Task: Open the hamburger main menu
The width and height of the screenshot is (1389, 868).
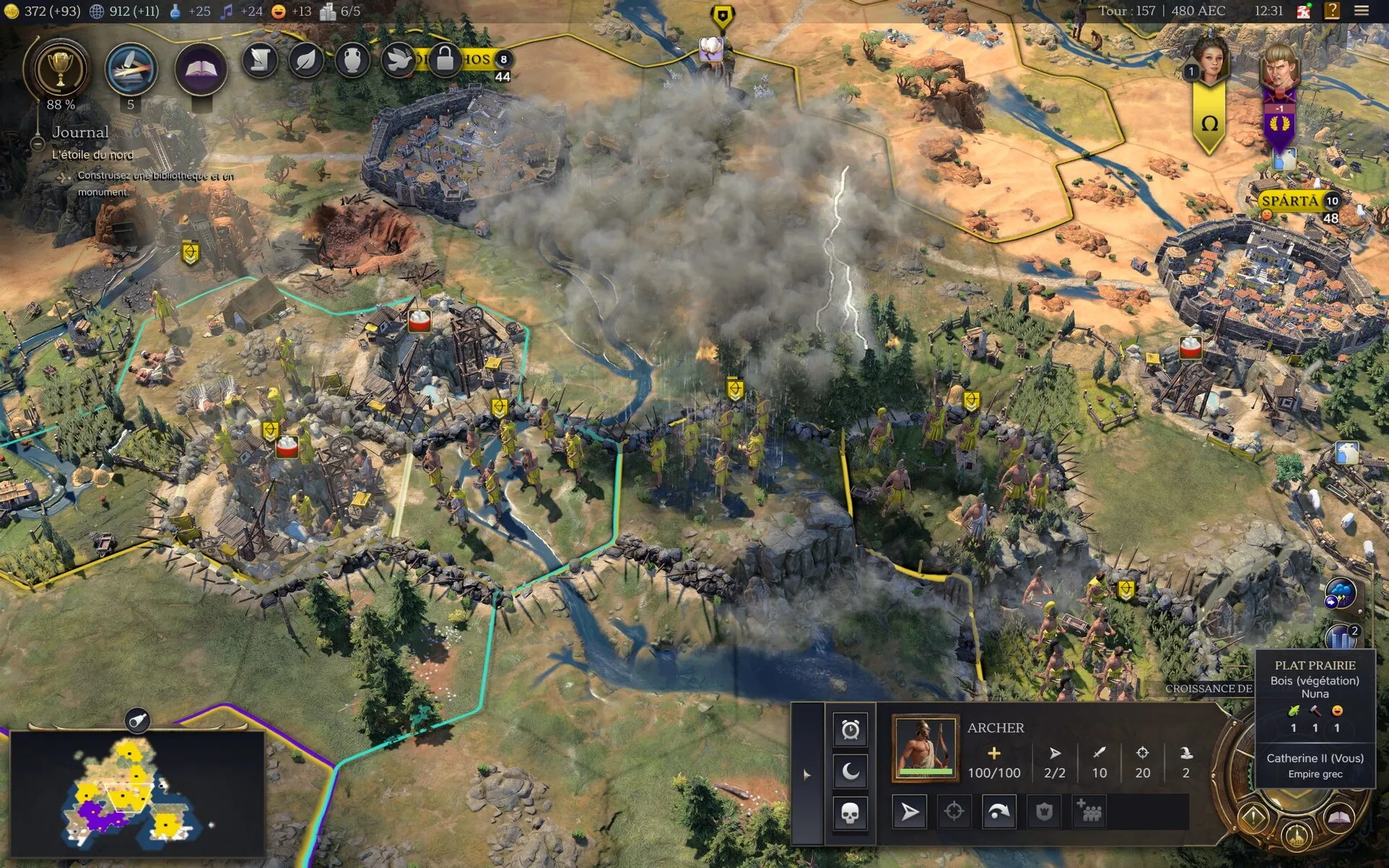Action: [1362, 11]
